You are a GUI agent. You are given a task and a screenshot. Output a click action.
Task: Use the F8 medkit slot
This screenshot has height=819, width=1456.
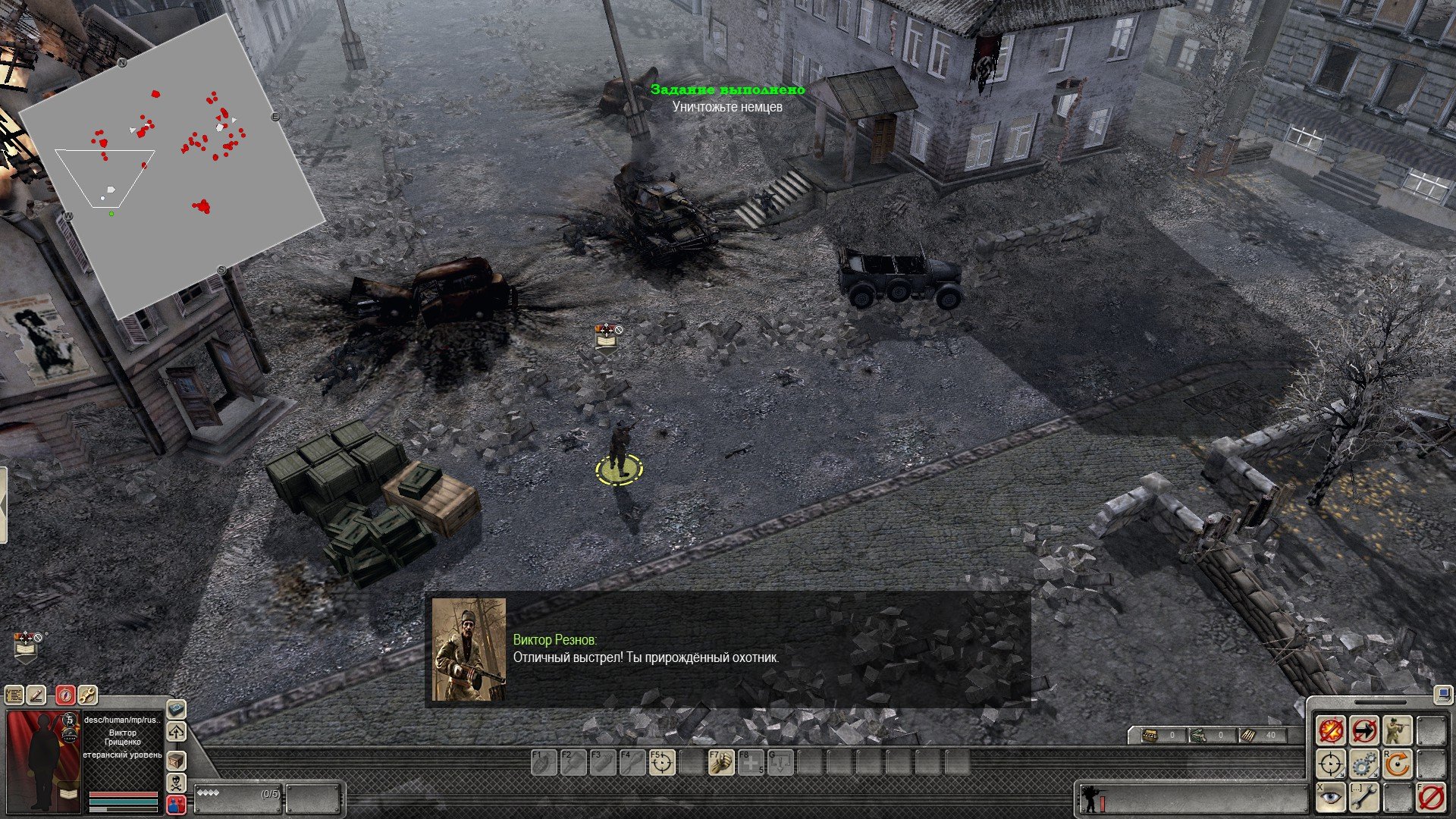pos(751,762)
